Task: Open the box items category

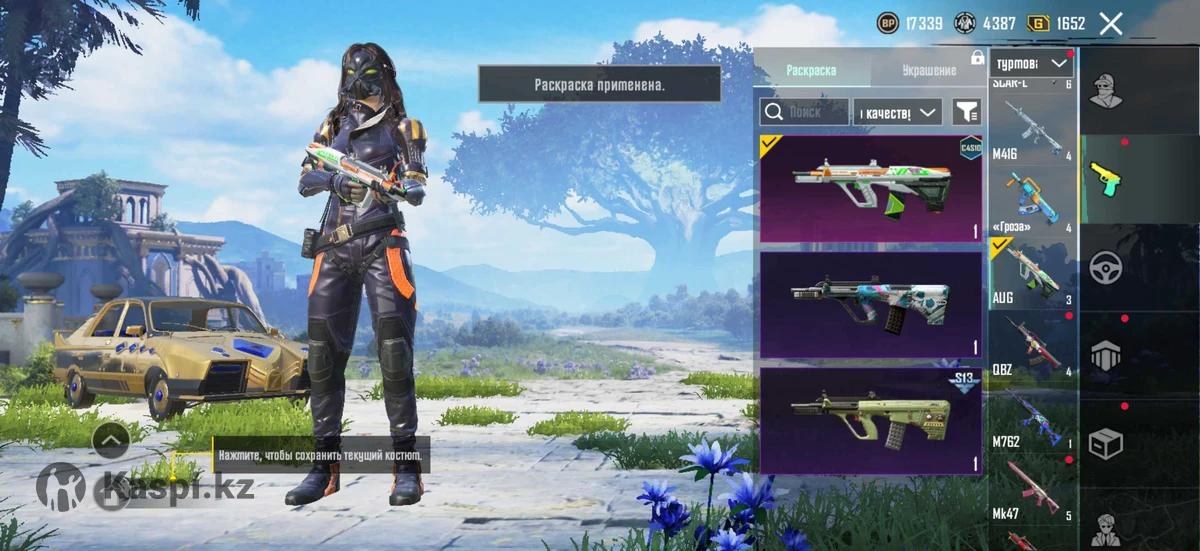Action: (x=1105, y=442)
